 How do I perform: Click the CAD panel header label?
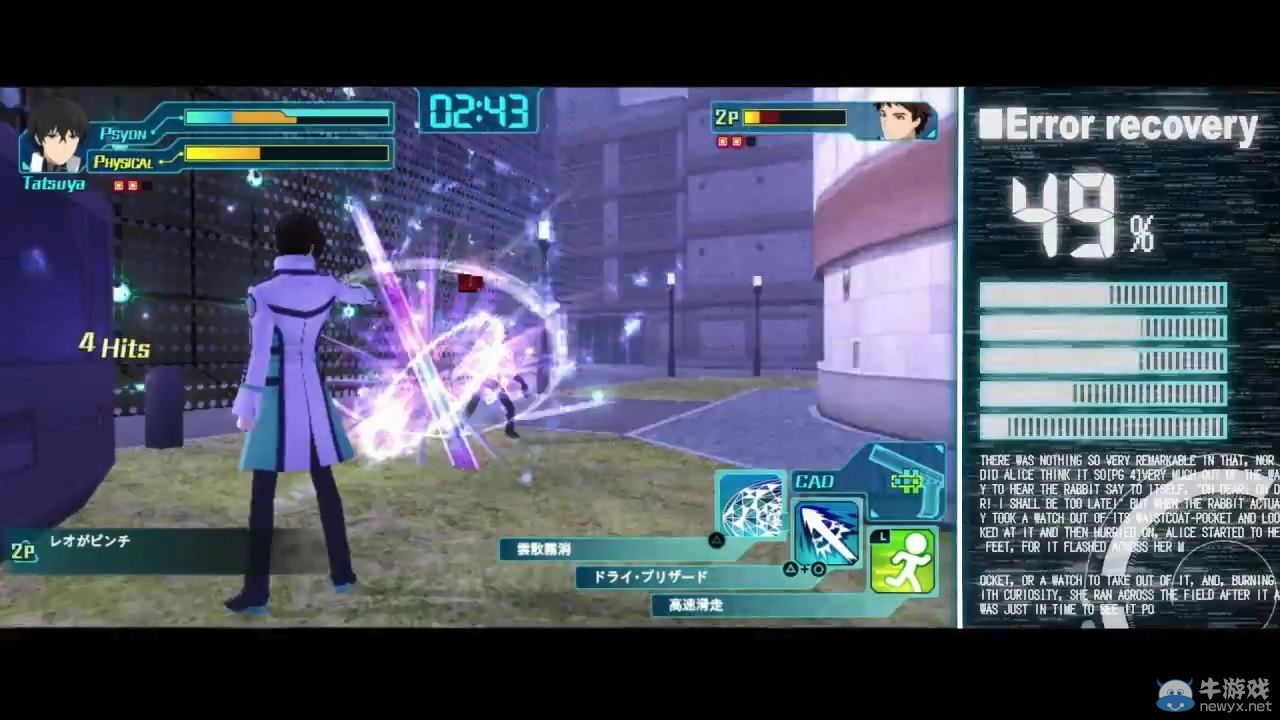pyautogui.click(x=815, y=481)
